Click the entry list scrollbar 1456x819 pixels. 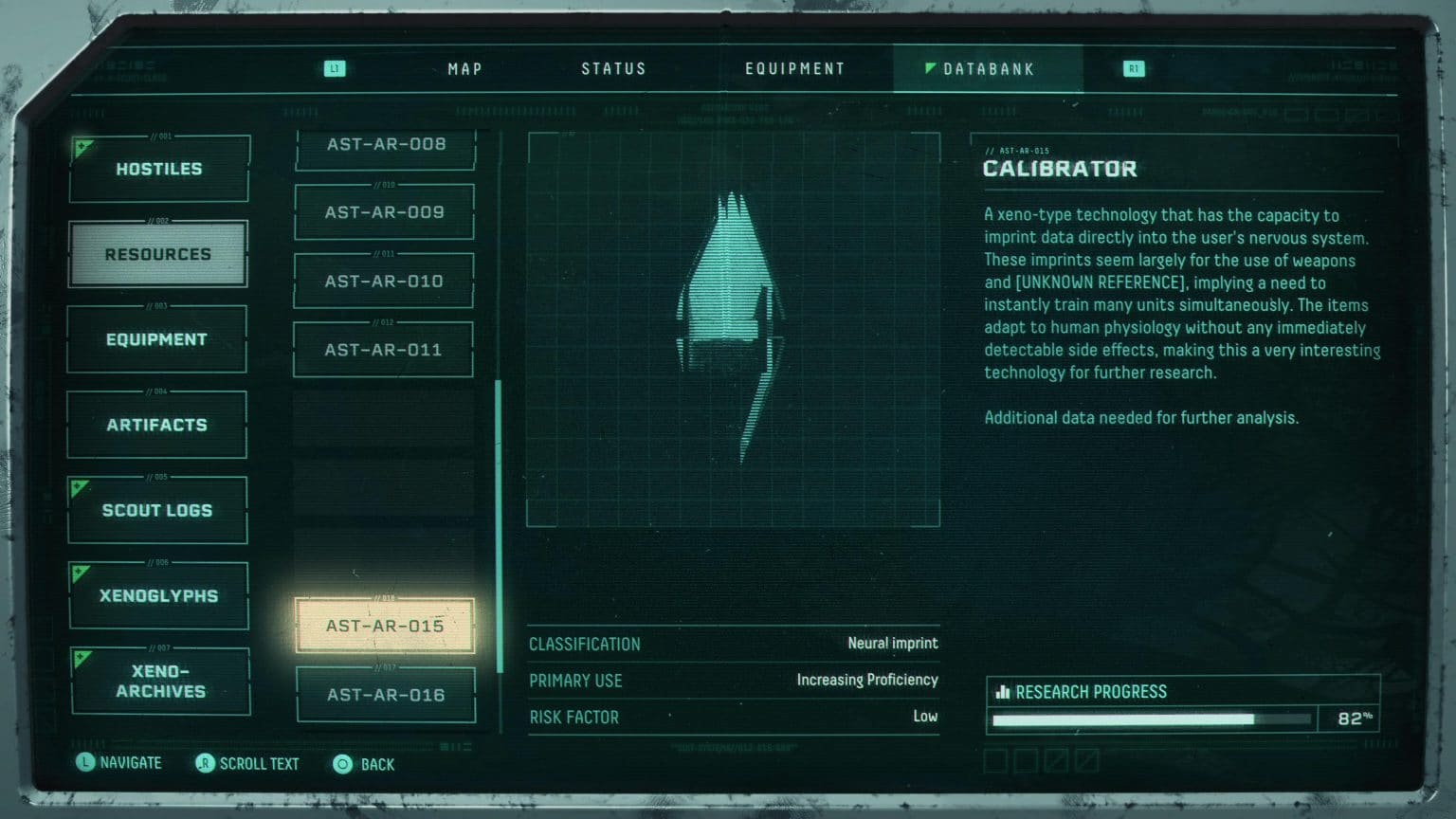pyautogui.click(x=499, y=526)
